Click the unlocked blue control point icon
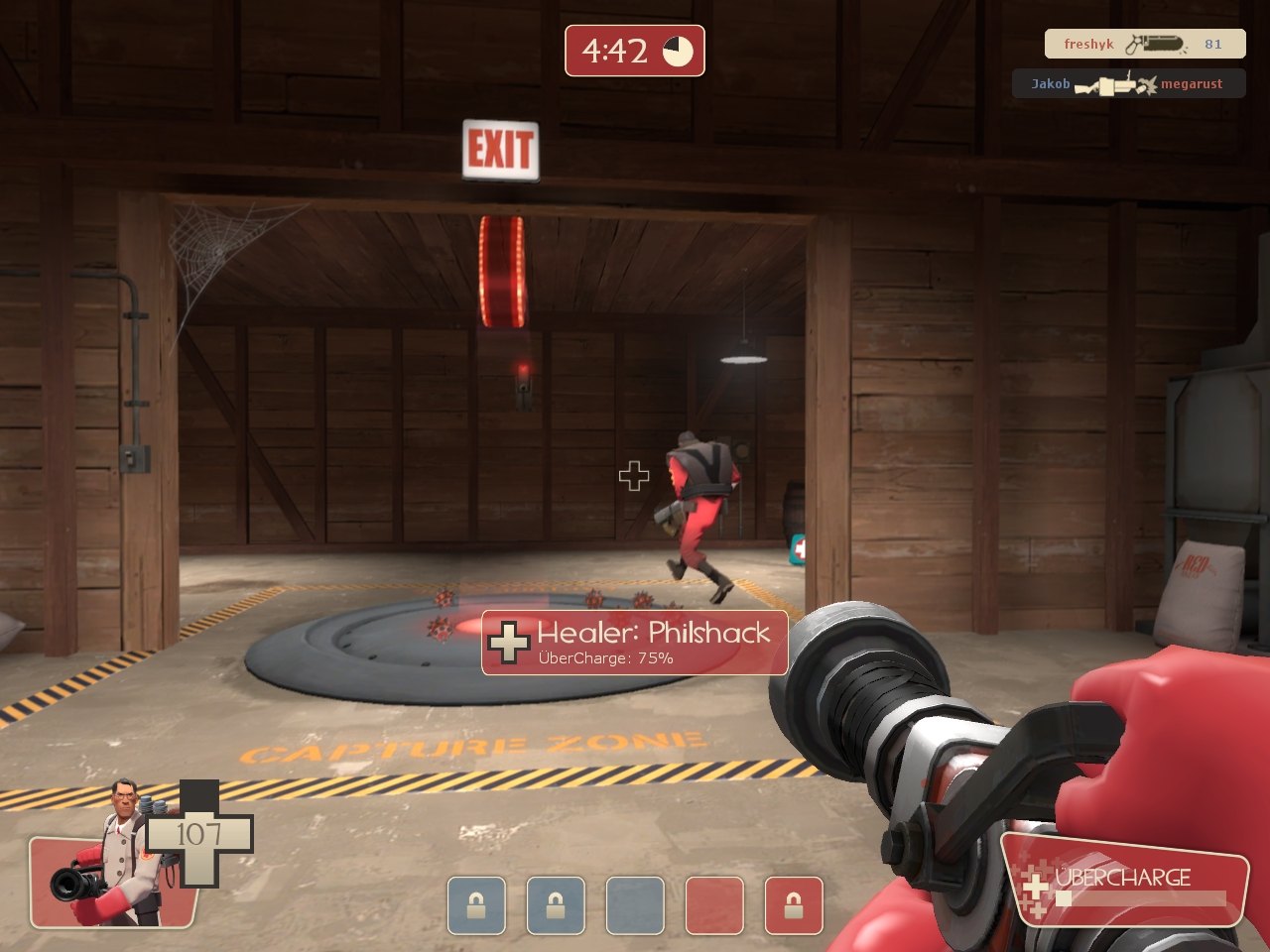 click(635, 905)
